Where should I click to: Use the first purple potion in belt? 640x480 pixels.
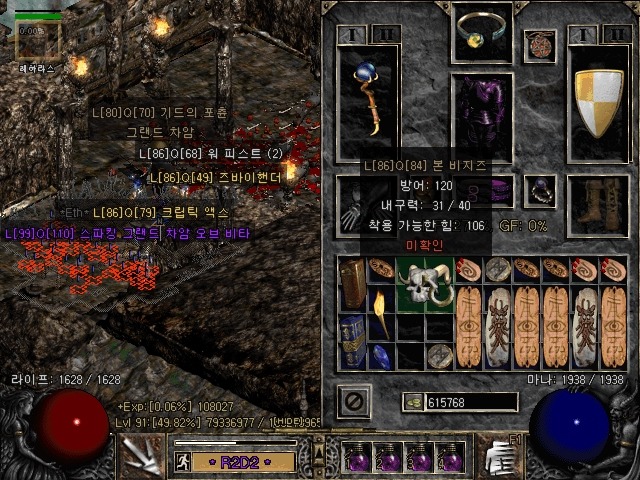357,459
